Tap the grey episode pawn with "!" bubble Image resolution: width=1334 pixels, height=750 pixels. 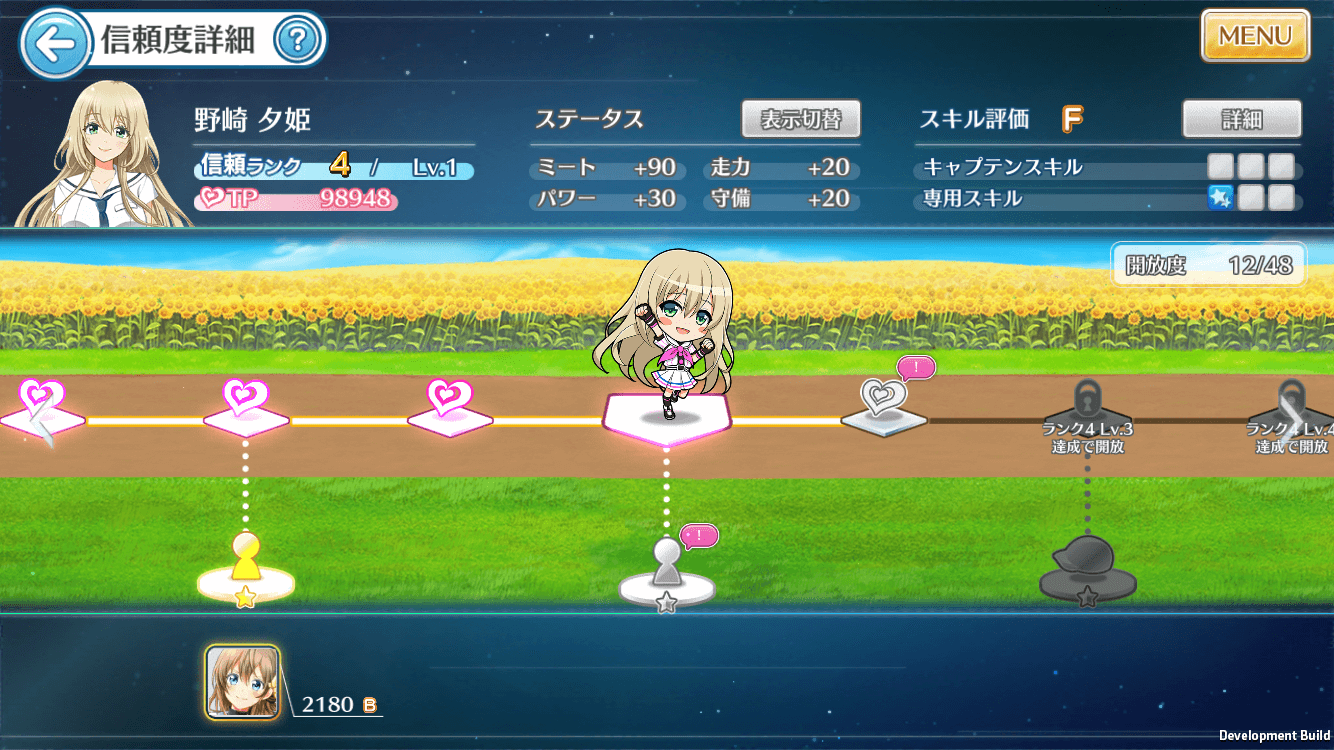click(x=665, y=560)
